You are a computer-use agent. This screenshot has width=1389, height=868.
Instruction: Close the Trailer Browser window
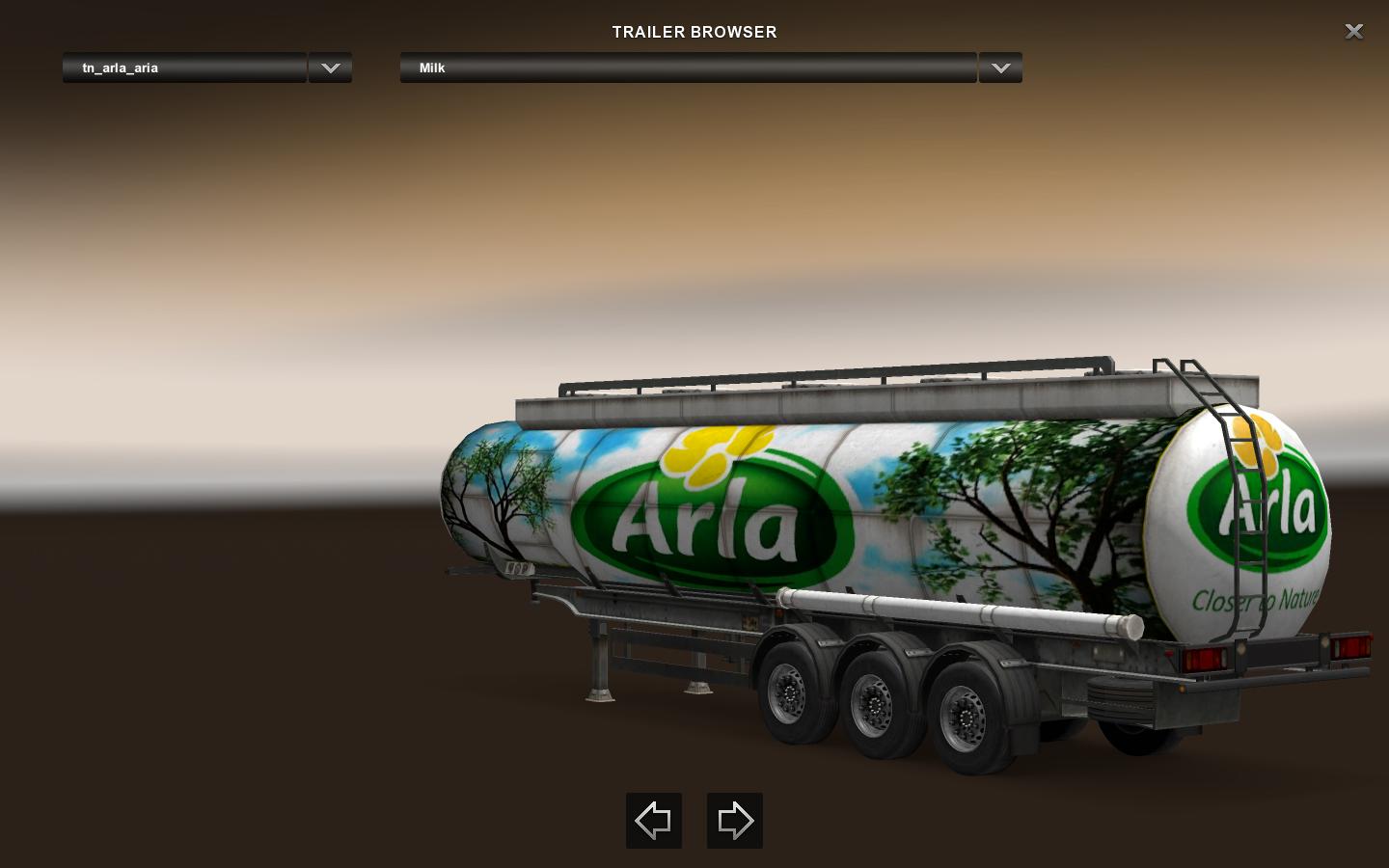coord(1353,32)
